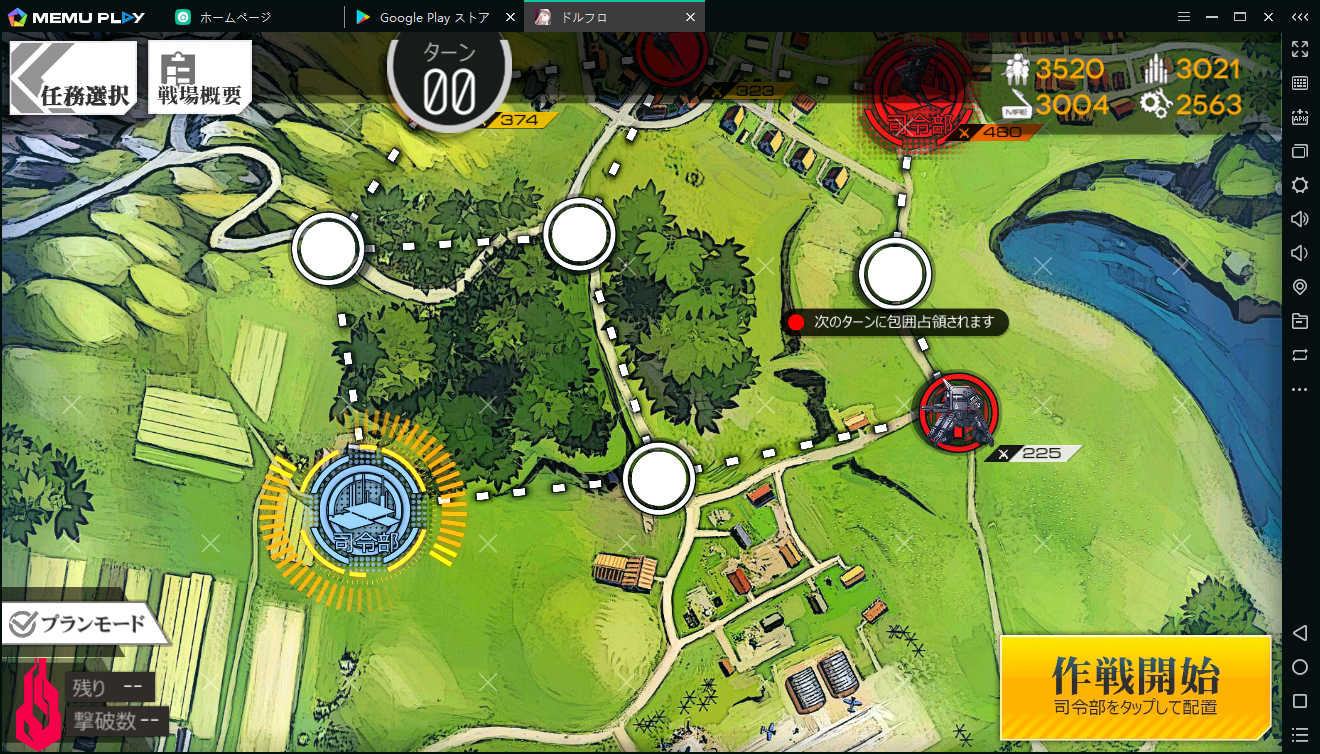Start the operation with 作戦開始
The image size is (1320, 754).
[1135, 687]
